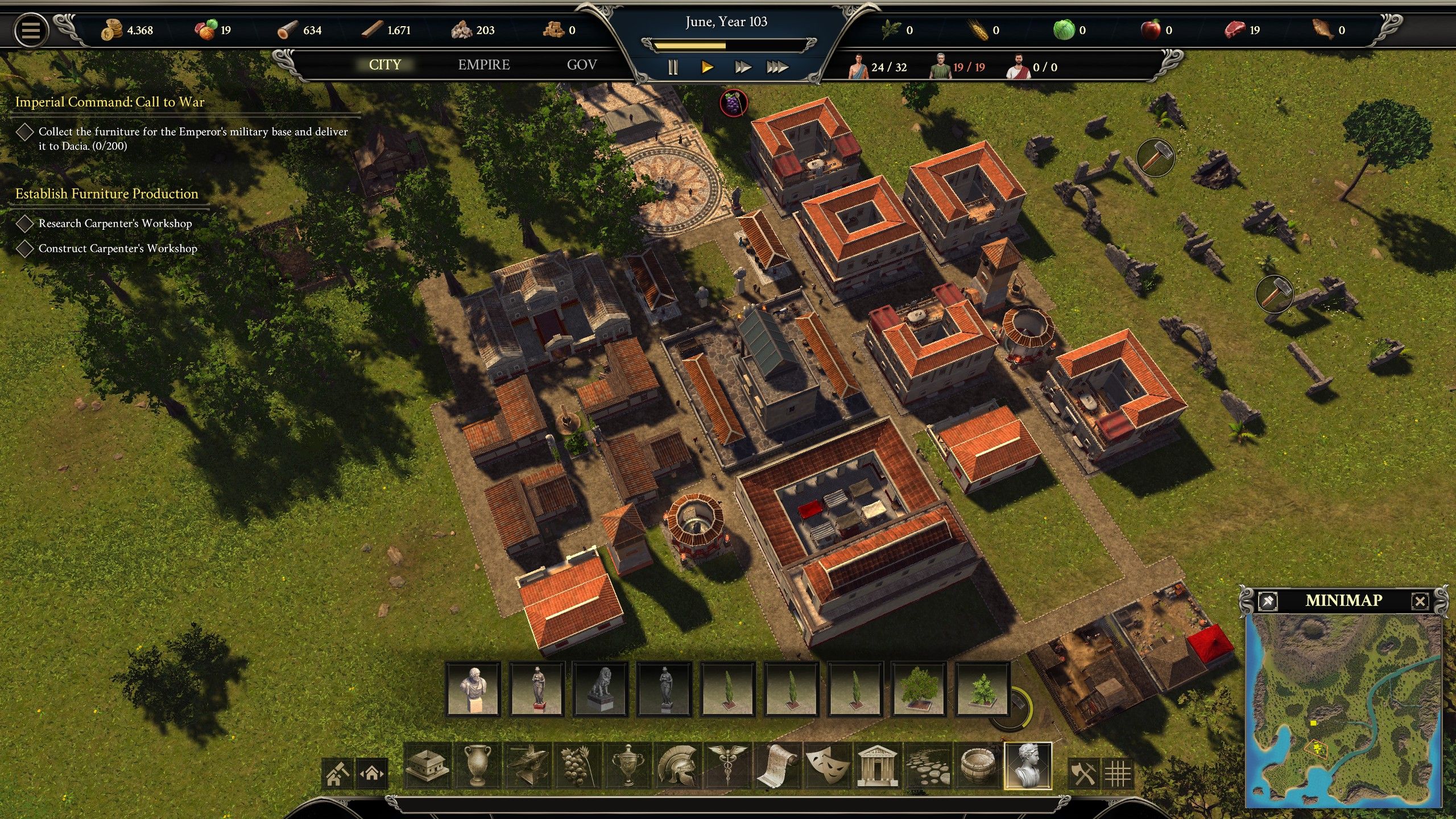Open the grapes and wheat farming category
The height and width of the screenshot is (819, 1456).
pyautogui.click(x=578, y=766)
